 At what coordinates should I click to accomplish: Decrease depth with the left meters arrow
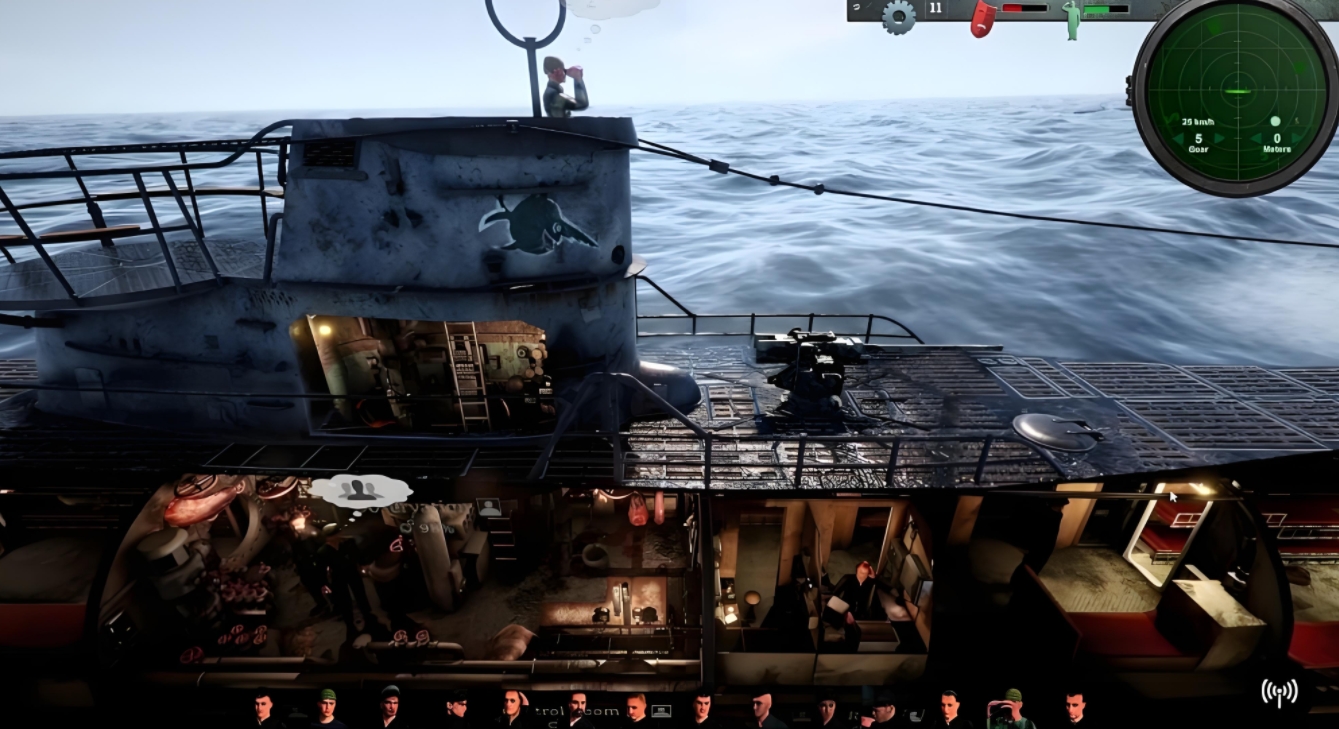1254,138
